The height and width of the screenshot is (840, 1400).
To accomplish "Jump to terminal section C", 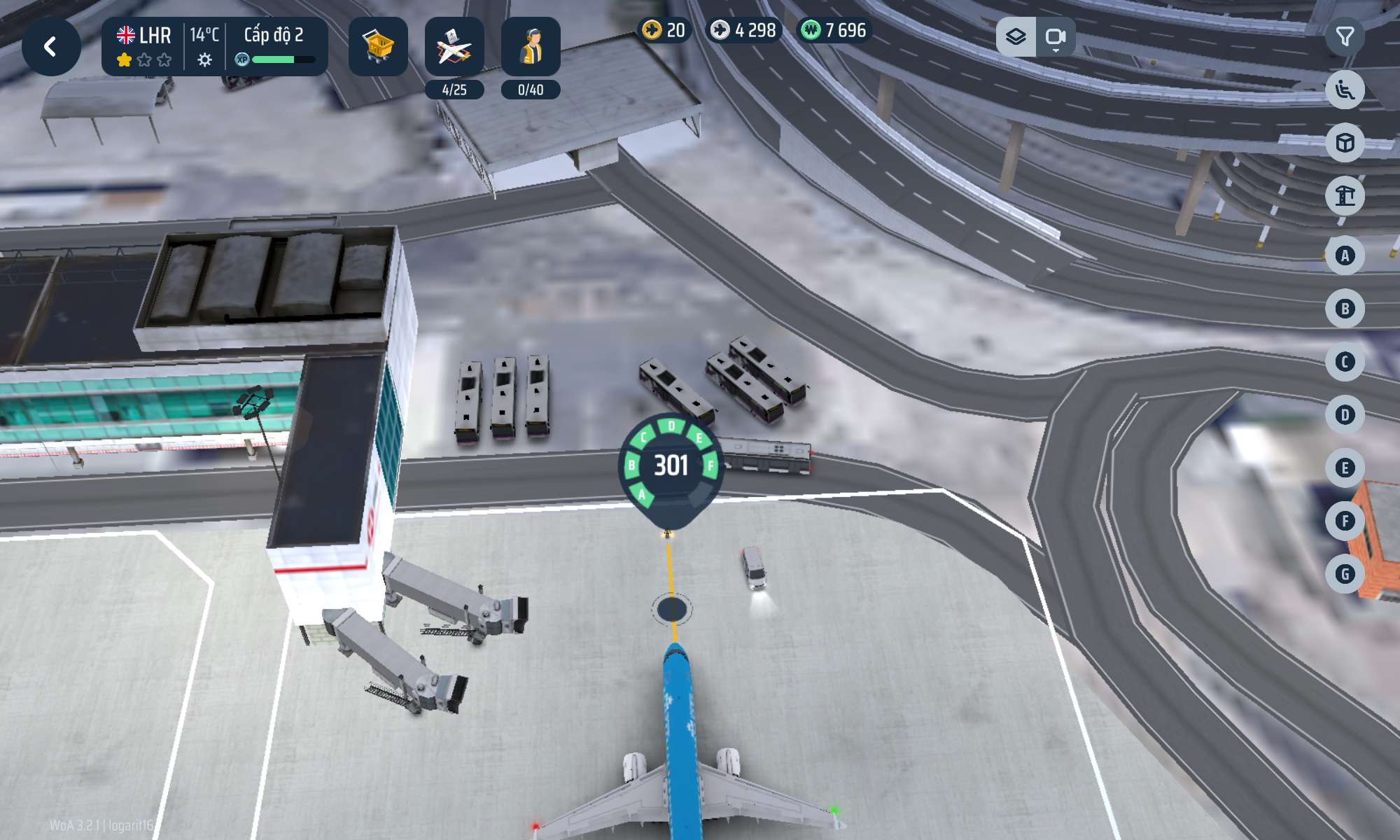I will pos(1345,362).
